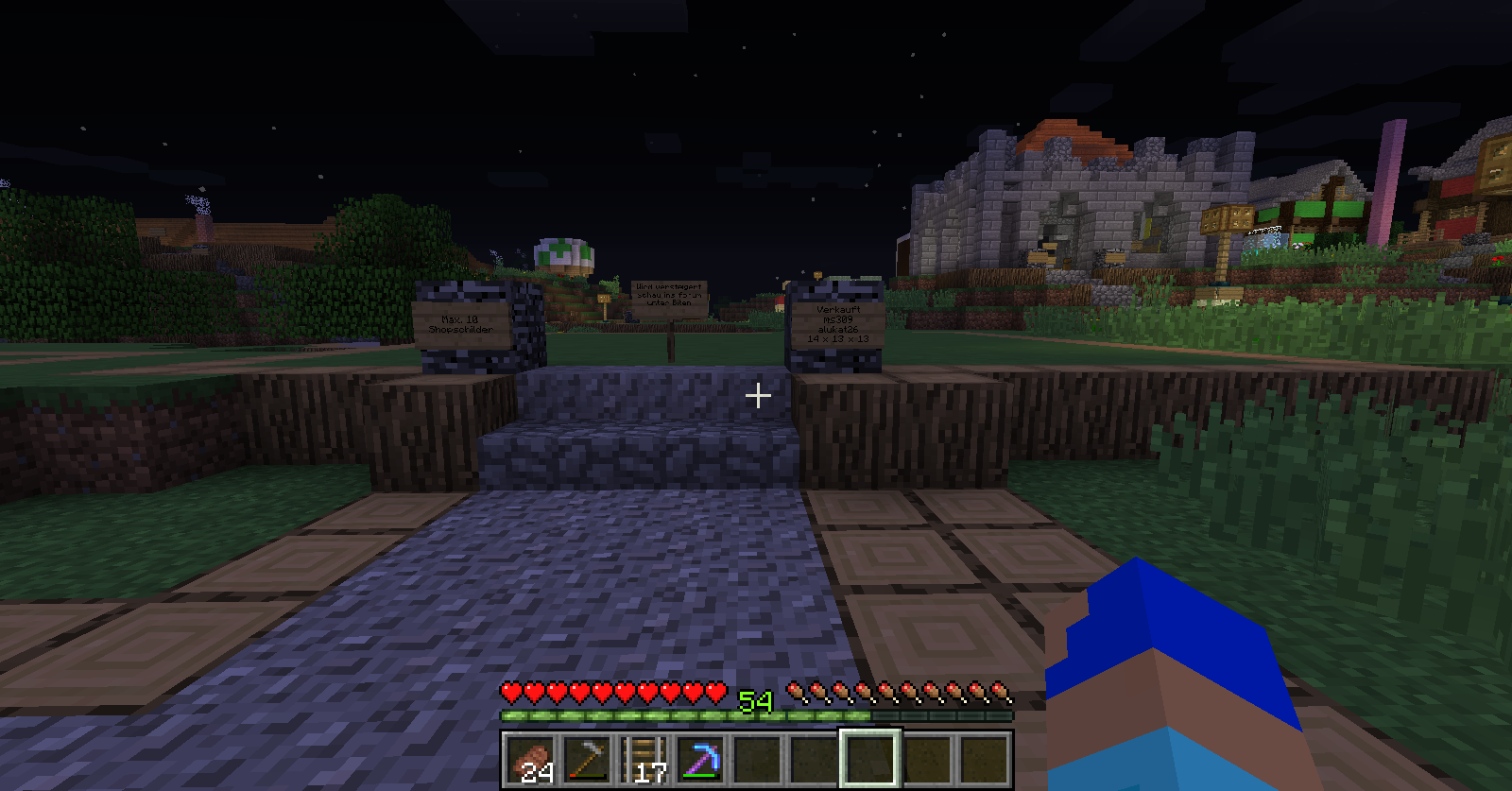Equip the enchanted diamond pickaxe
1512x791 pixels.
701,759
